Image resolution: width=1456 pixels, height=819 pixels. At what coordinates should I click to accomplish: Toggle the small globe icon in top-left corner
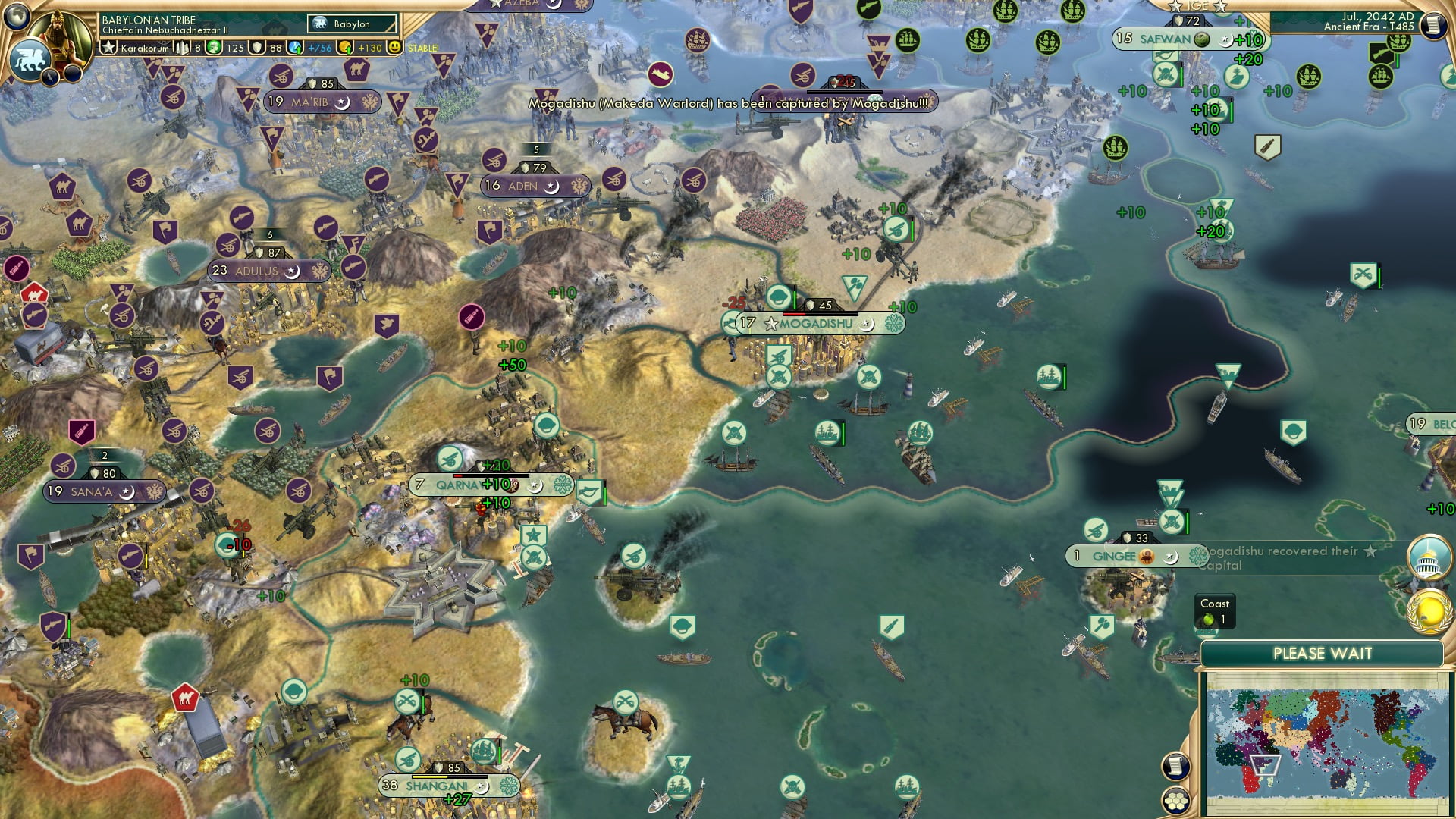pyautogui.click(x=17, y=17)
